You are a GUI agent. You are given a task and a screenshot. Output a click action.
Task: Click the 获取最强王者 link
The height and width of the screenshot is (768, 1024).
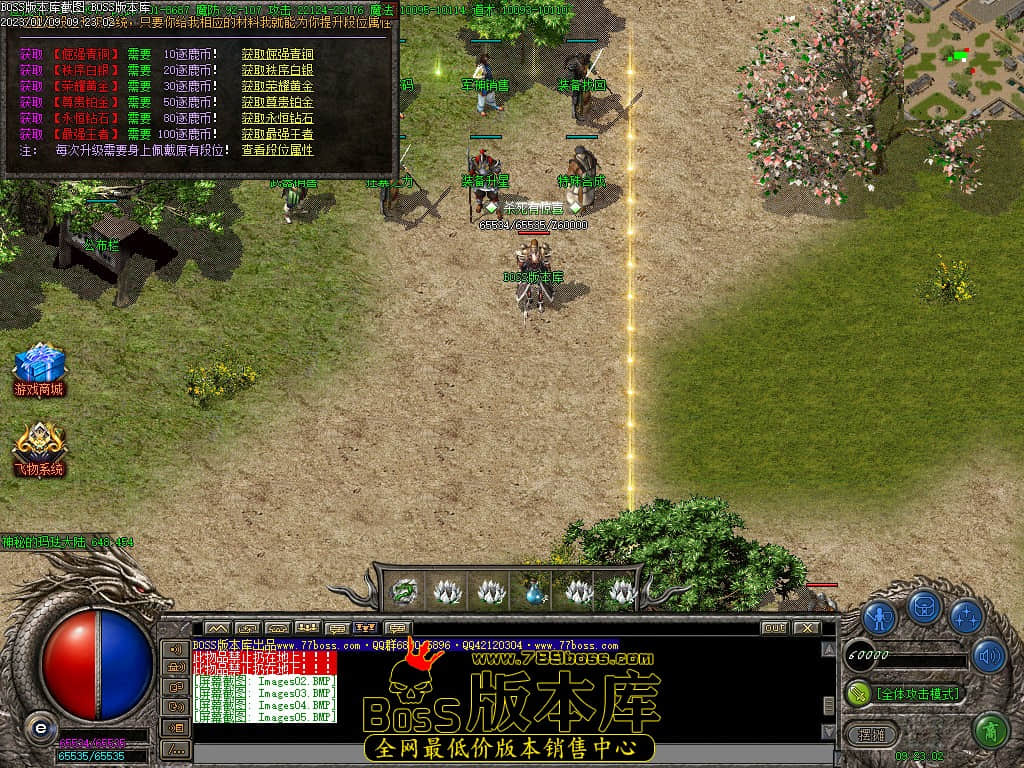tap(277, 134)
